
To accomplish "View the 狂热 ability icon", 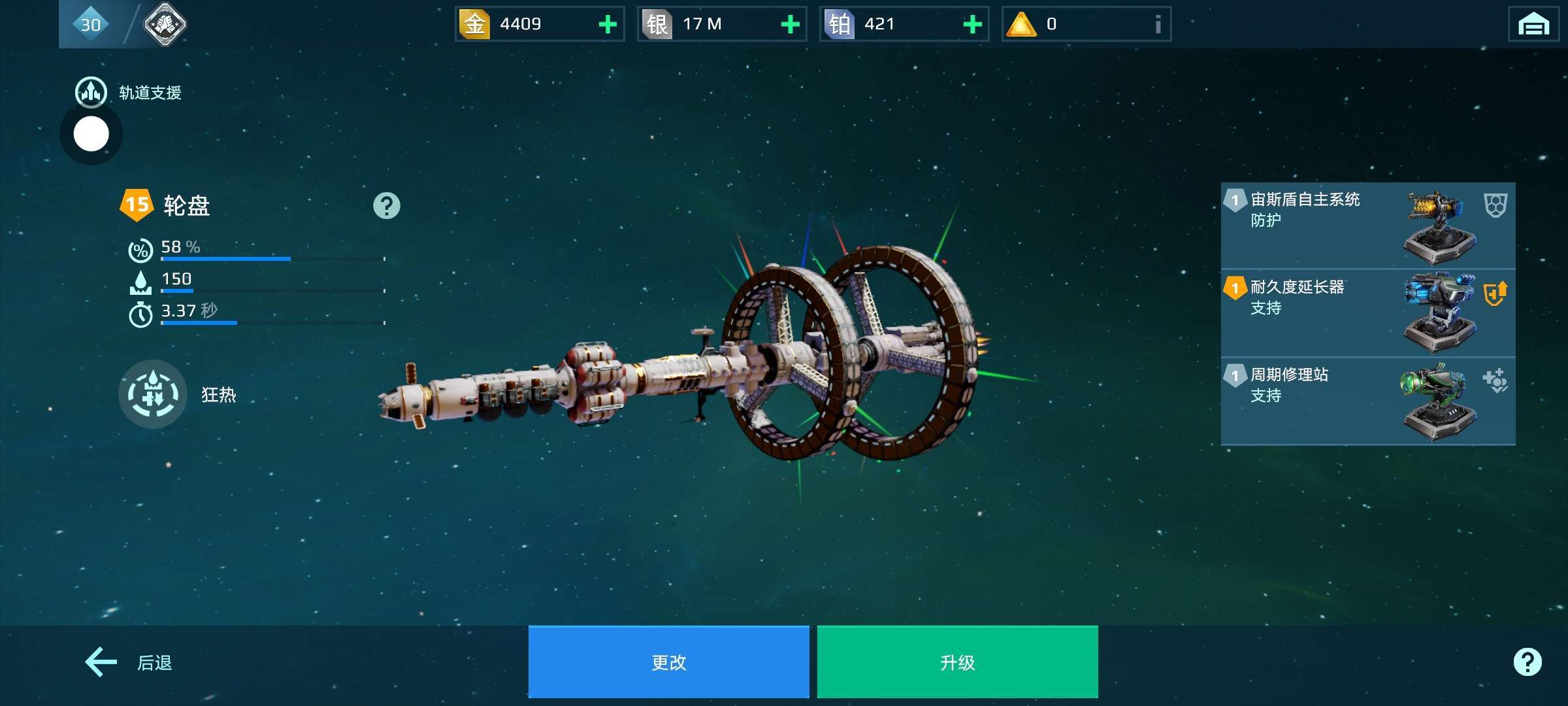I will (153, 394).
